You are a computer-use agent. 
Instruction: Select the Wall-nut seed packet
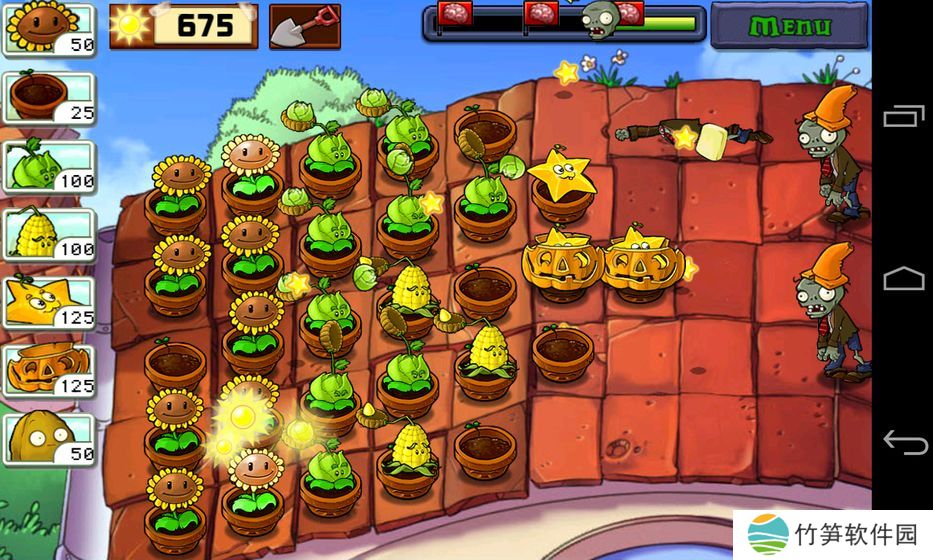49,438
